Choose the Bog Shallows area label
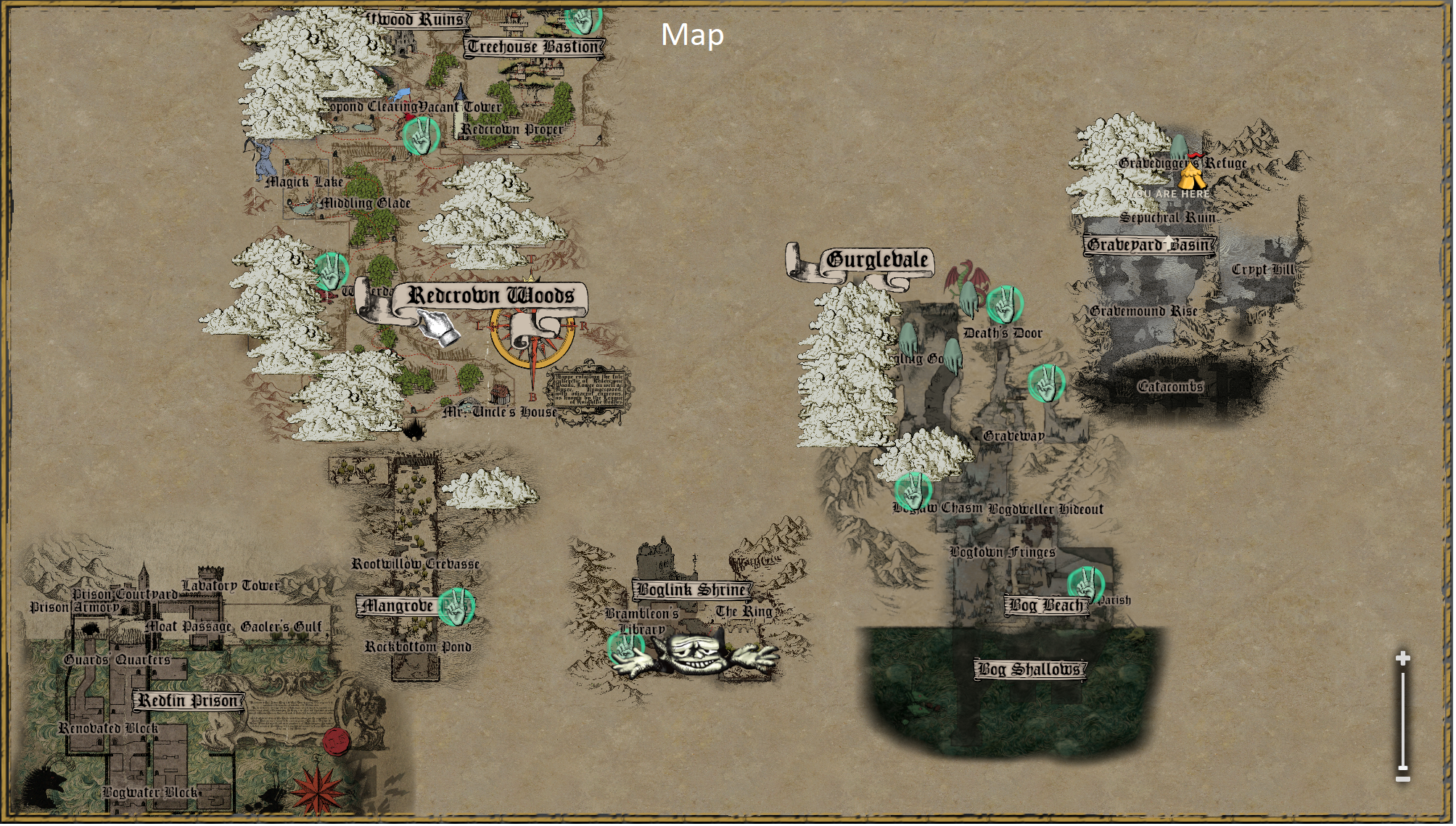The height and width of the screenshot is (826, 1456). point(1031,670)
